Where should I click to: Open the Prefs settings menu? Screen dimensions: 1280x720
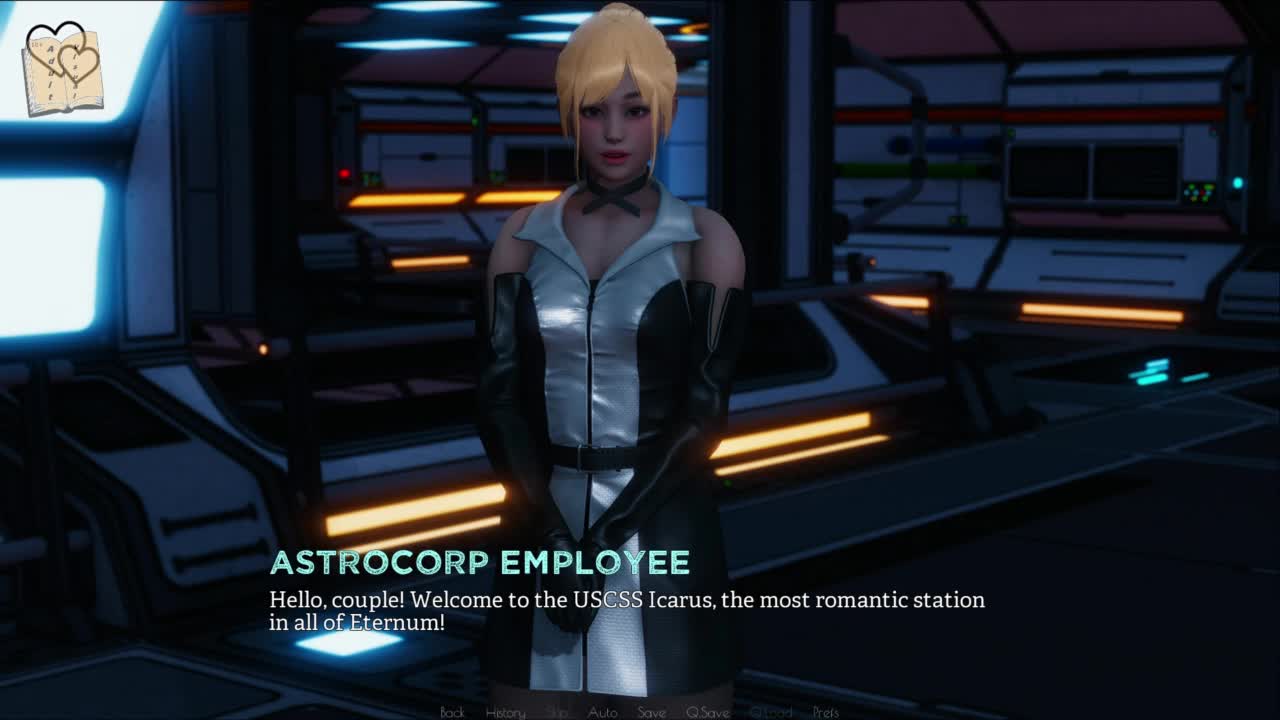pyautogui.click(x=826, y=712)
